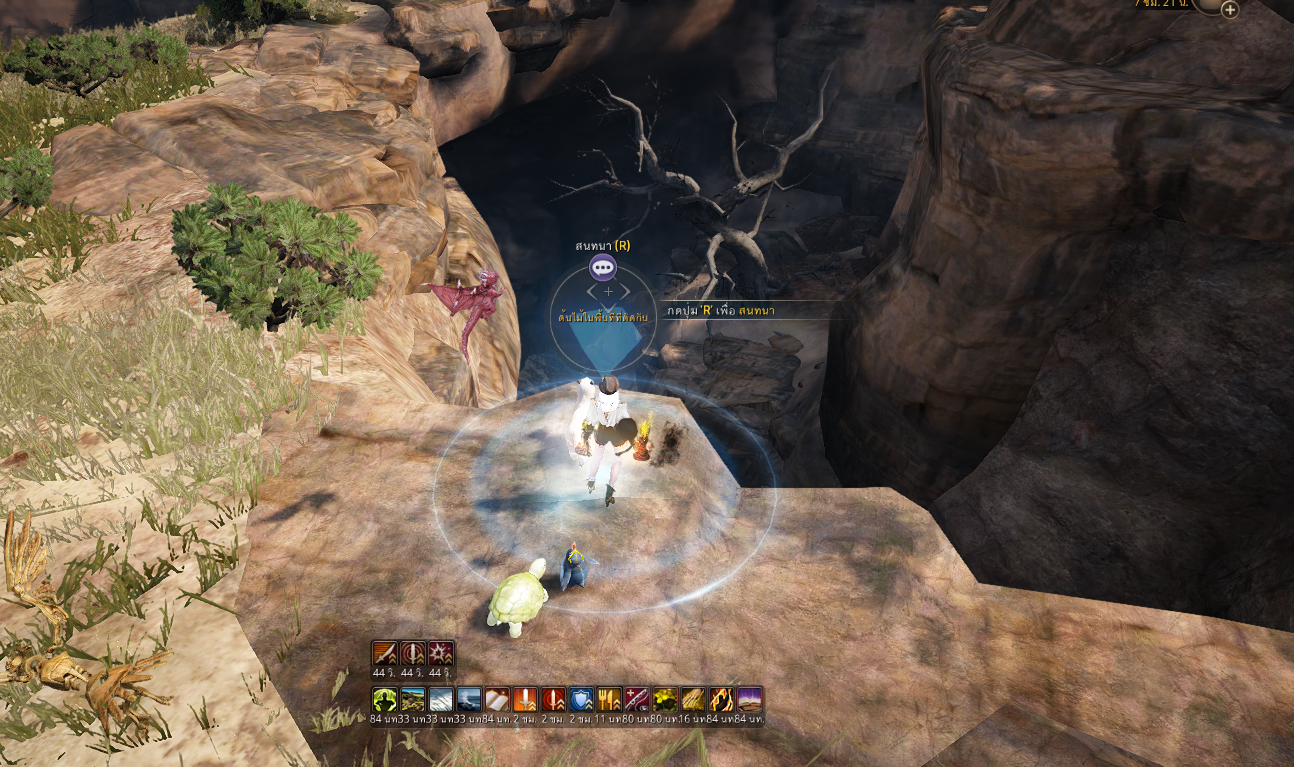Select the purple glowing book buff icon

click(x=749, y=699)
